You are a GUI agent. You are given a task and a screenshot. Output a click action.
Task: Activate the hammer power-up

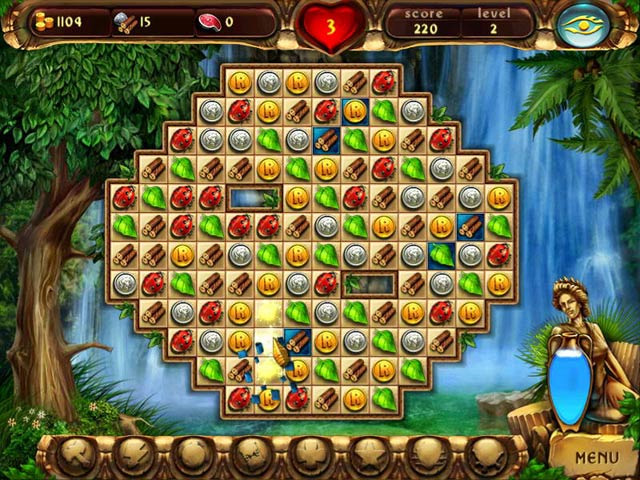pyautogui.click(x=78, y=456)
